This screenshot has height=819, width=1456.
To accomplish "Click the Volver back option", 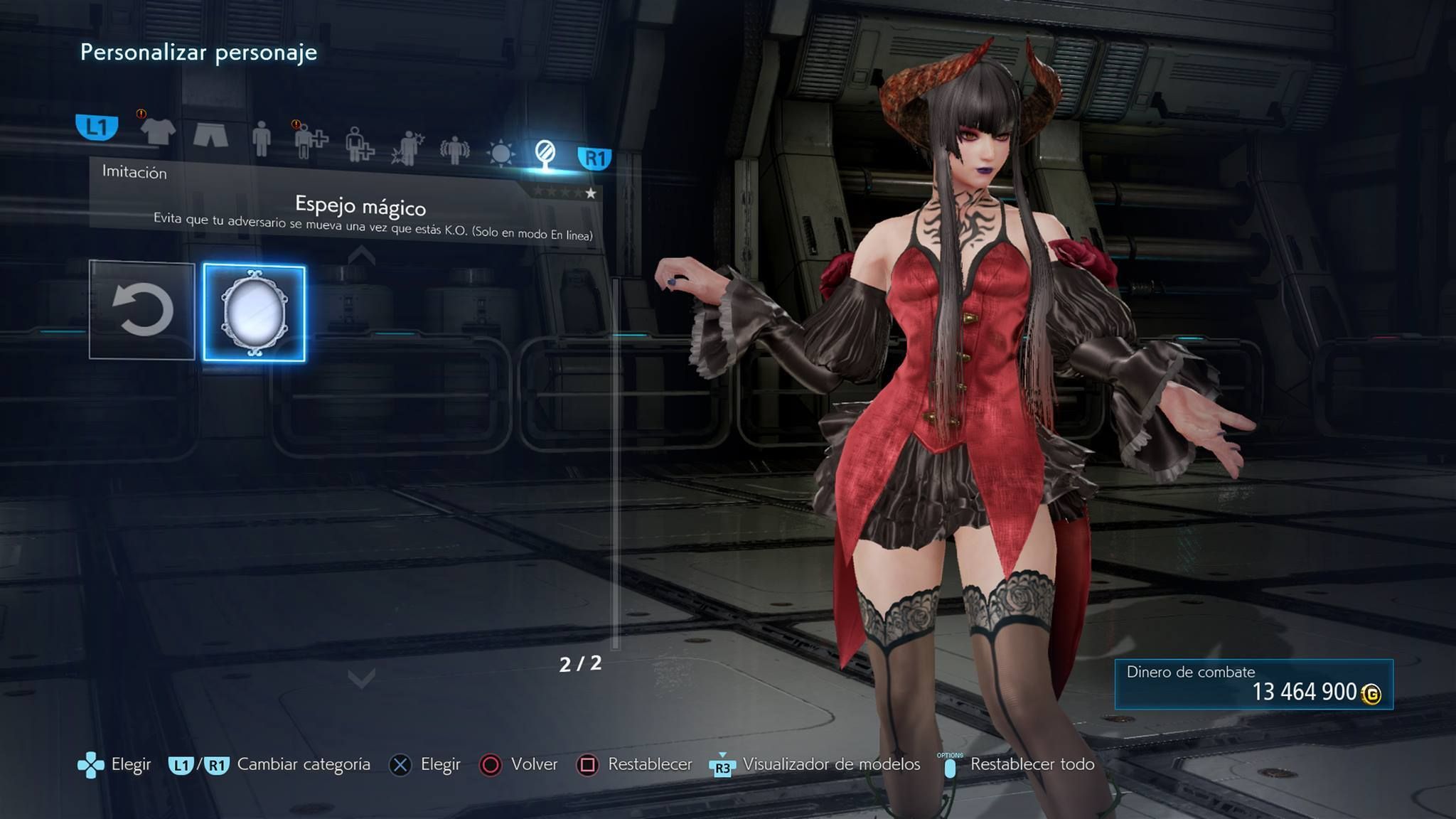I will (520, 764).
